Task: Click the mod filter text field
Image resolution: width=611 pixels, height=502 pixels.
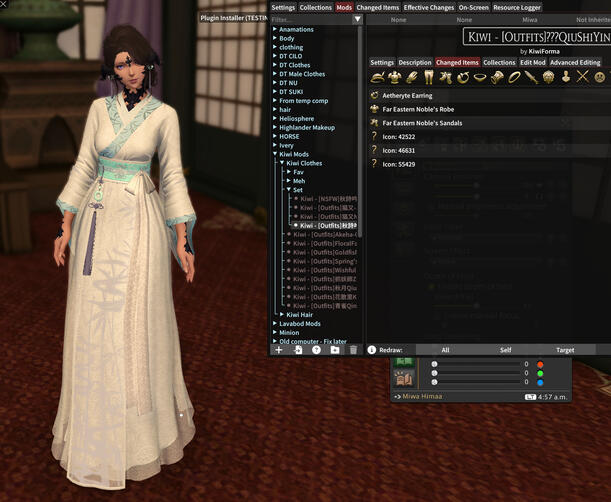Action: pyautogui.click(x=310, y=19)
